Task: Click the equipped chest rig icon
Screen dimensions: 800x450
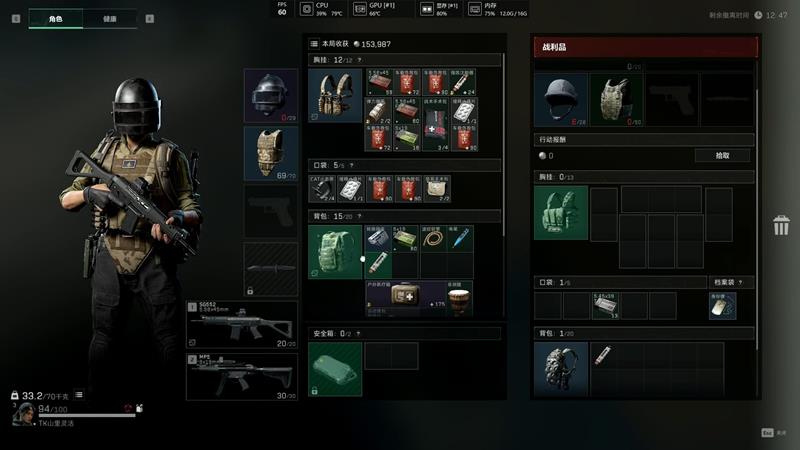Action: (x=335, y=95)
